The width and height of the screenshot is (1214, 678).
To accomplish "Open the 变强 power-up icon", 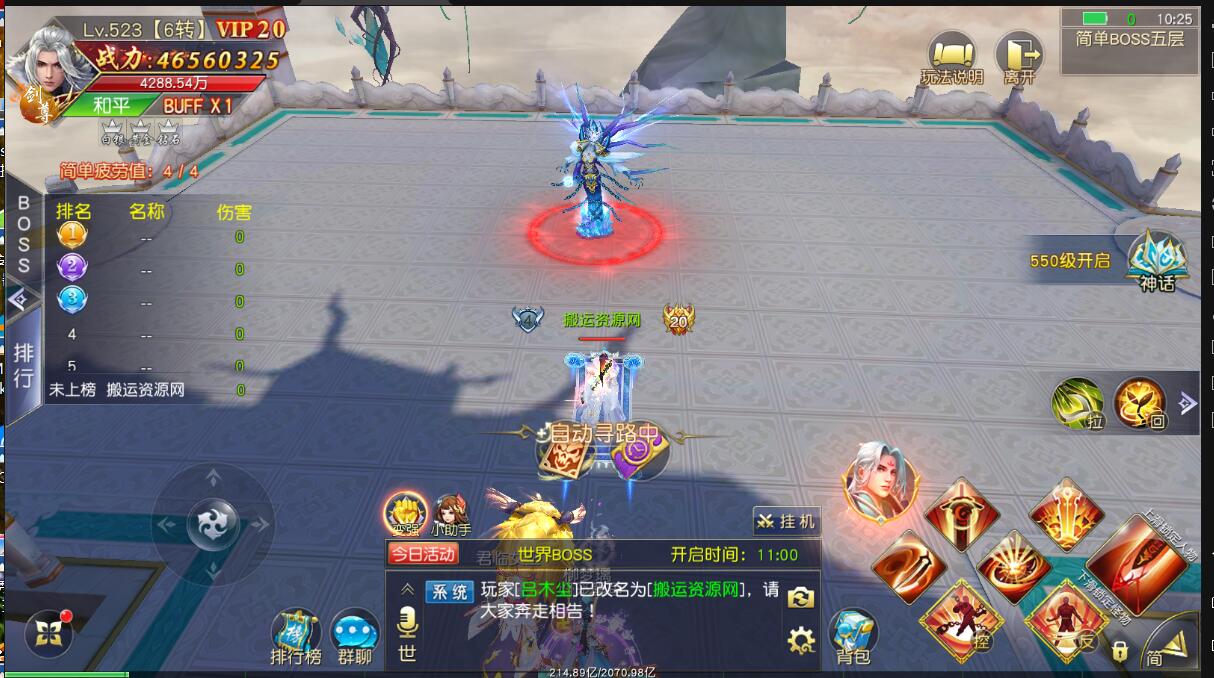I will pyautogui.click(x=406, y=514).
